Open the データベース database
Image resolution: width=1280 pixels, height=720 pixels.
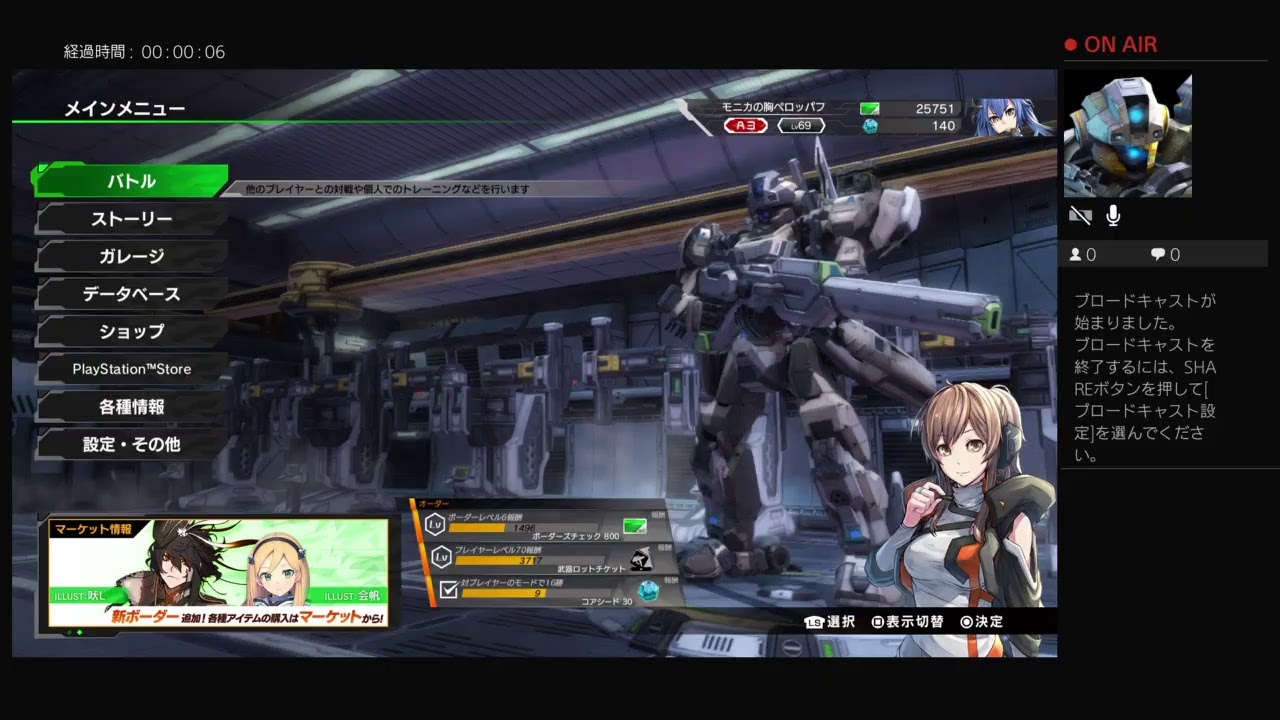coord(132,294)
